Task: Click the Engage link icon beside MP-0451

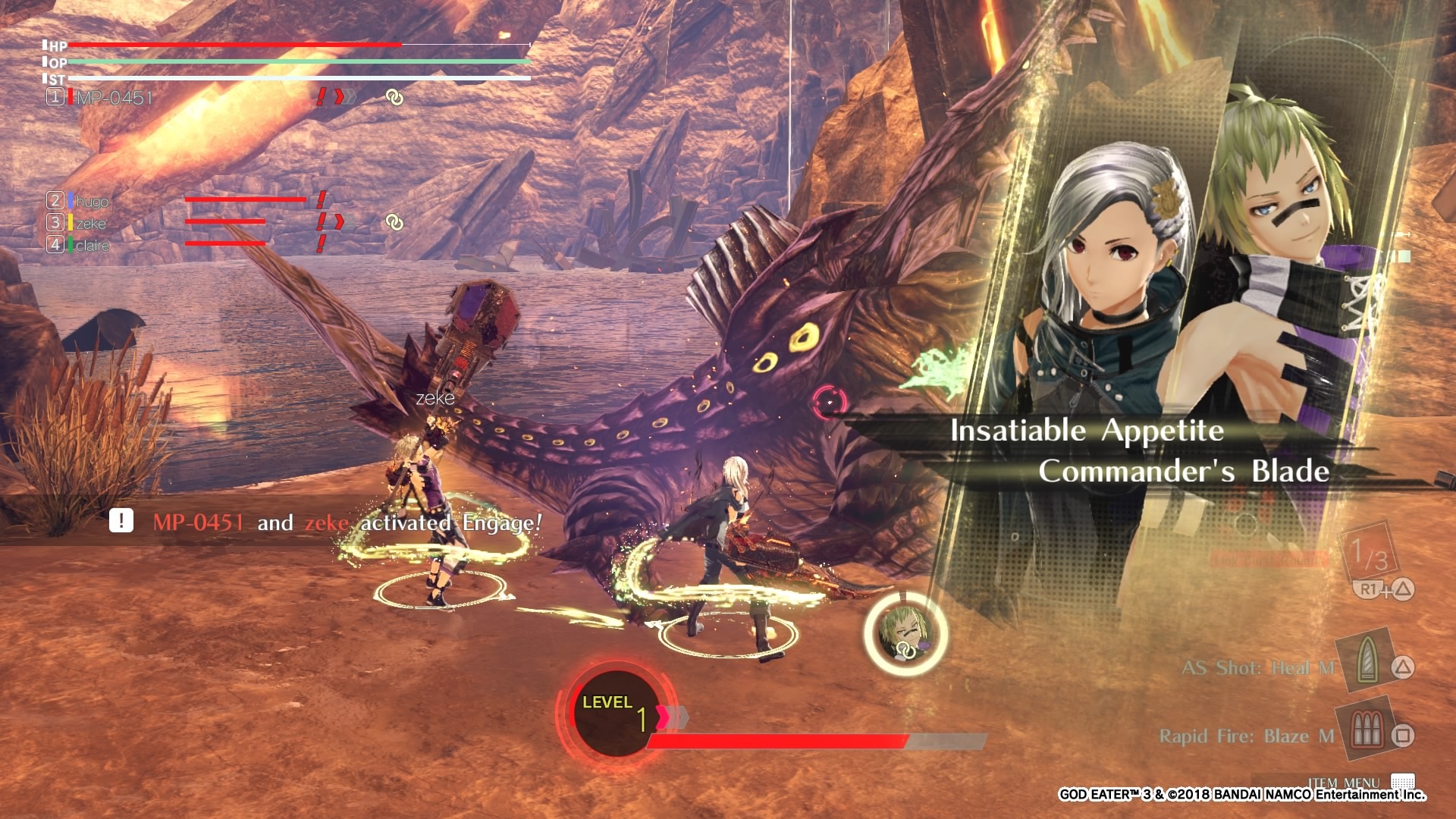Action: 394,98
